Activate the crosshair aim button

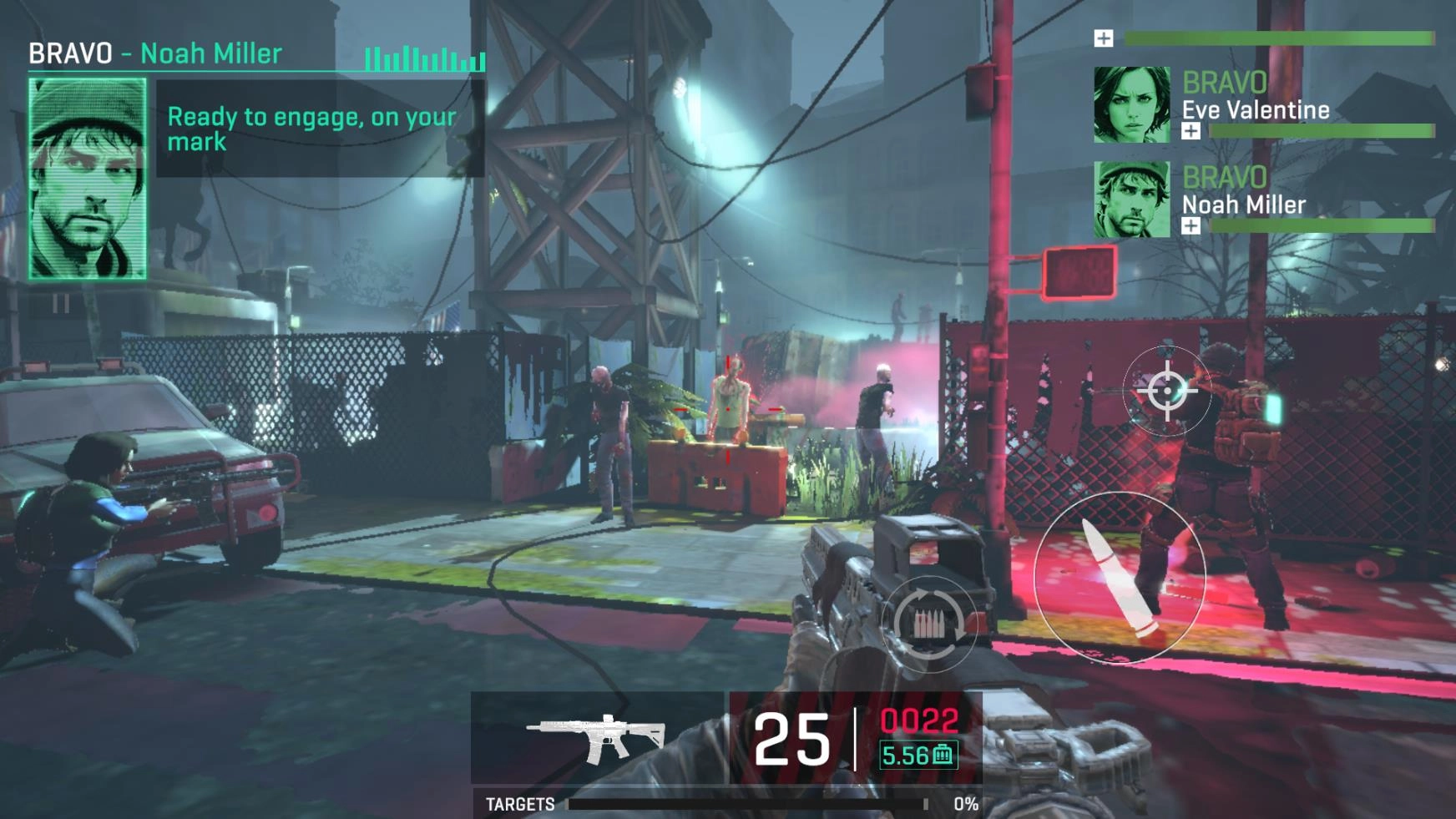click(x=1166, y=390)
